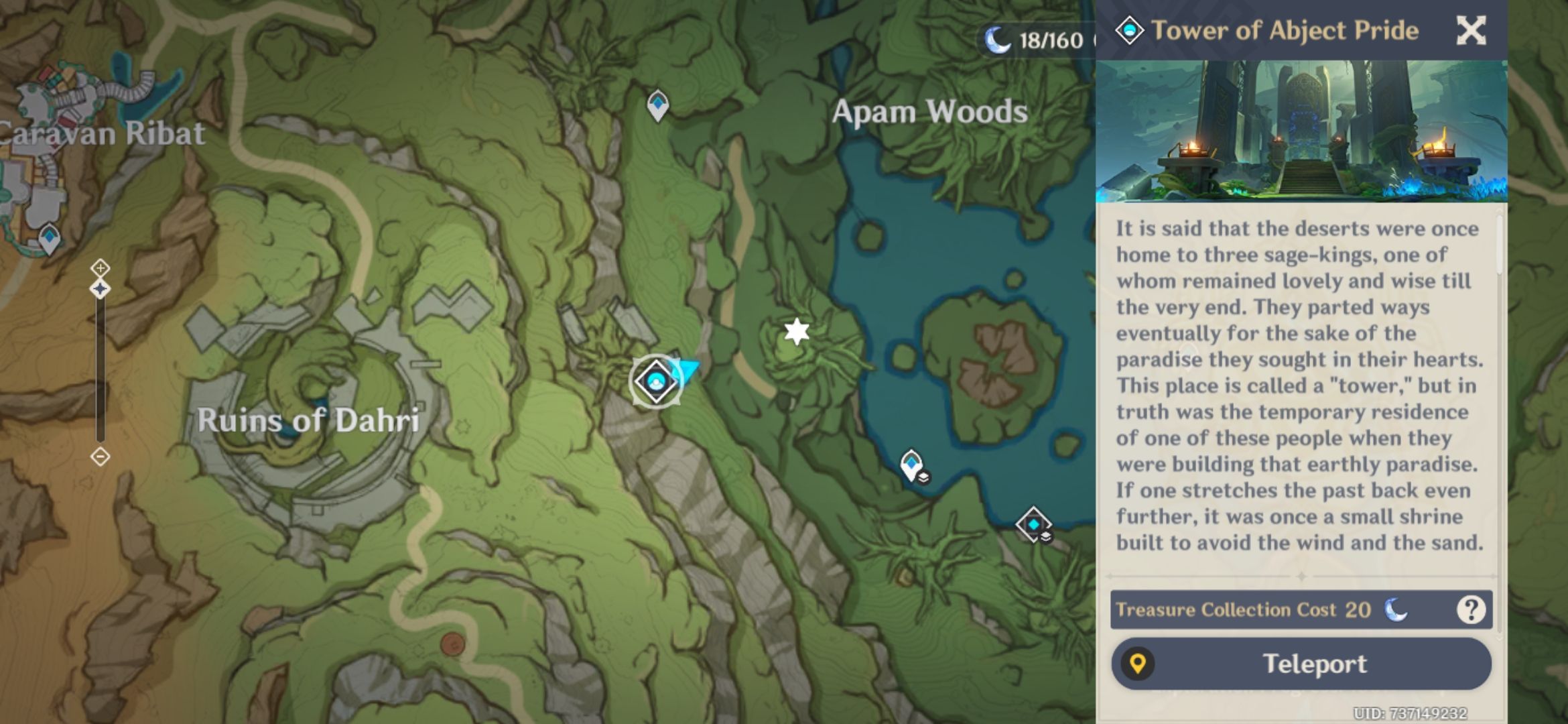Click the Ruins of Dahri label
1568x724 pixels.
point(312,420)
